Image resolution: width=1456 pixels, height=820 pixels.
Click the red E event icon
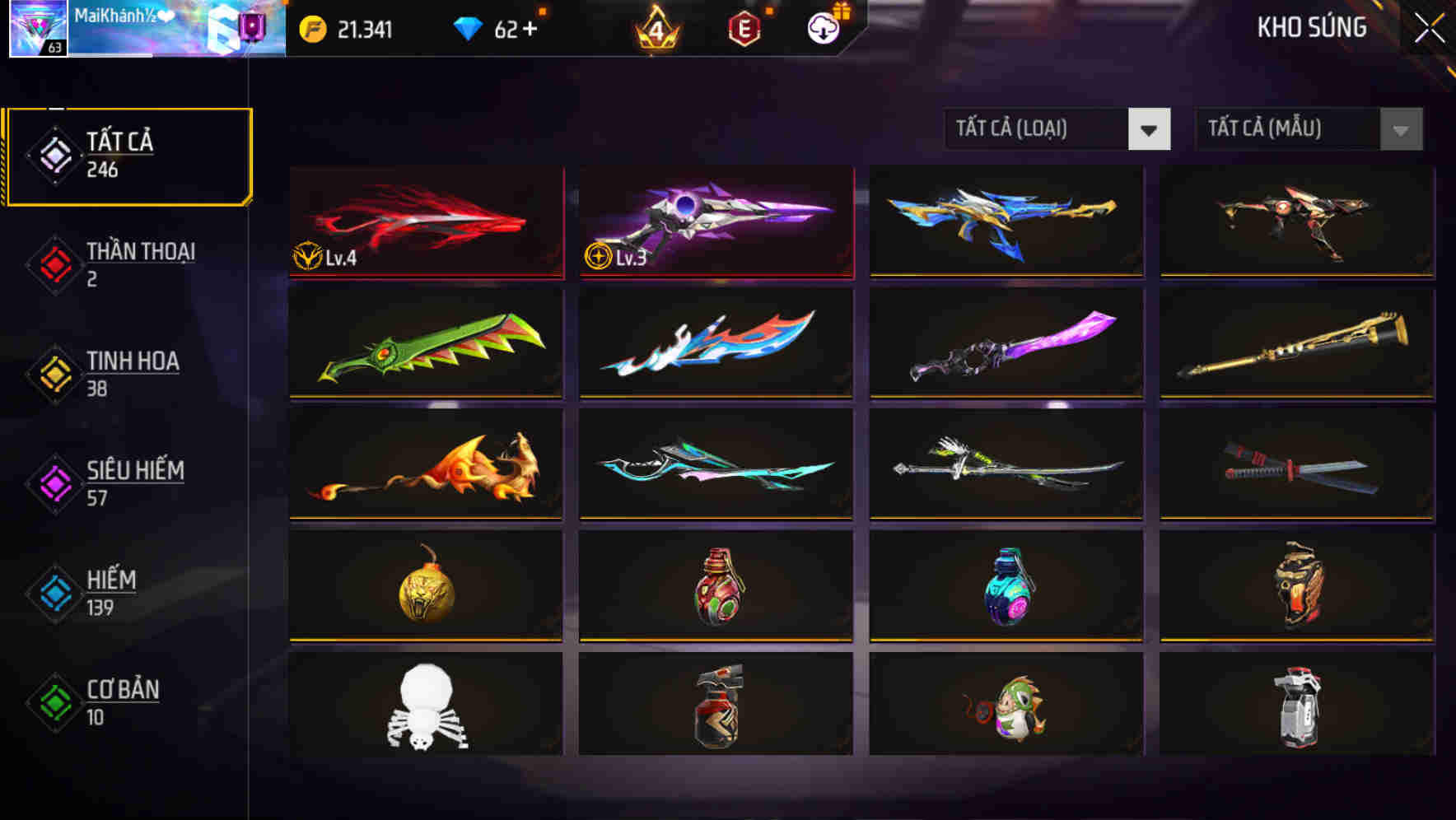point(743,27)
